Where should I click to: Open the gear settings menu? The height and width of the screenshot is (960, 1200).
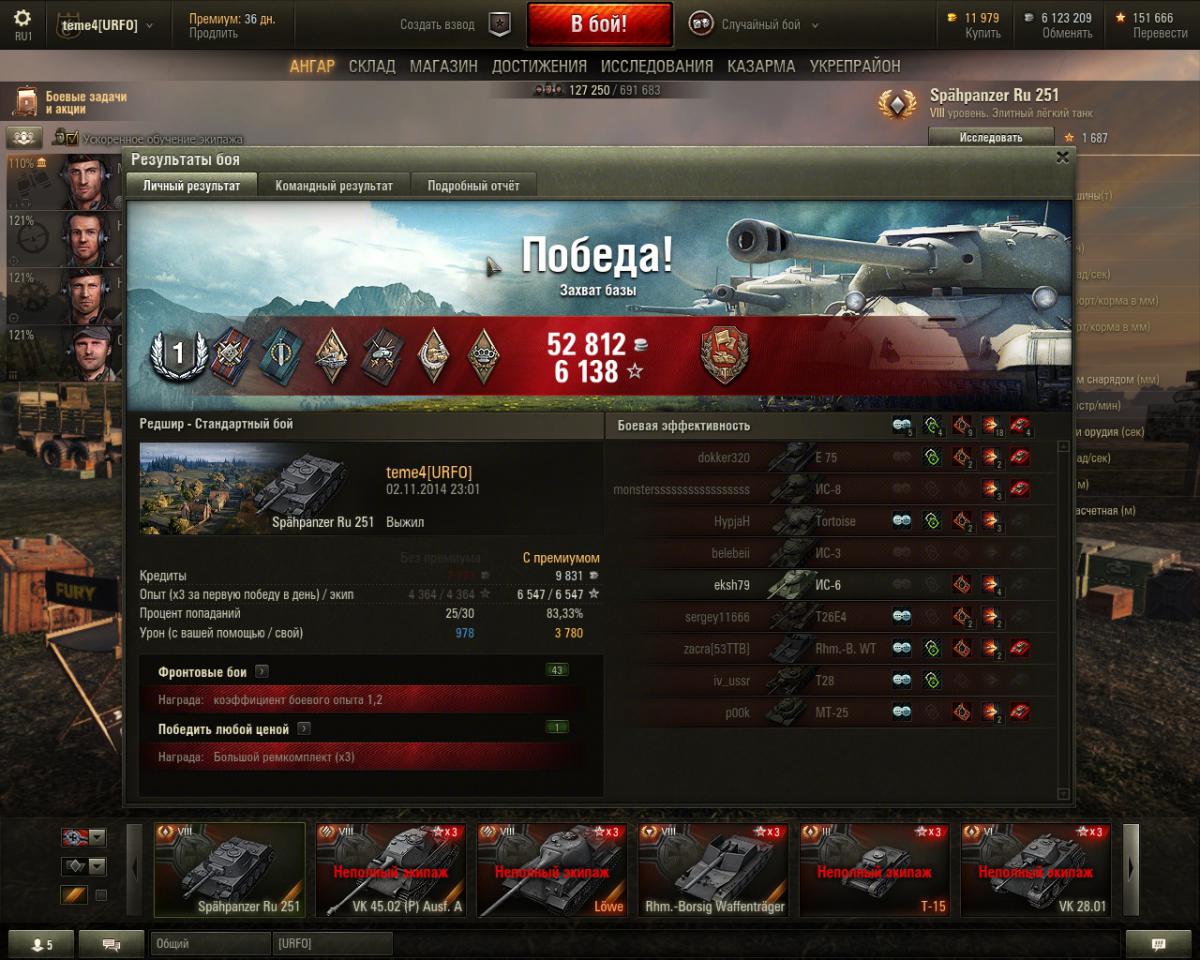pos(22,19)
